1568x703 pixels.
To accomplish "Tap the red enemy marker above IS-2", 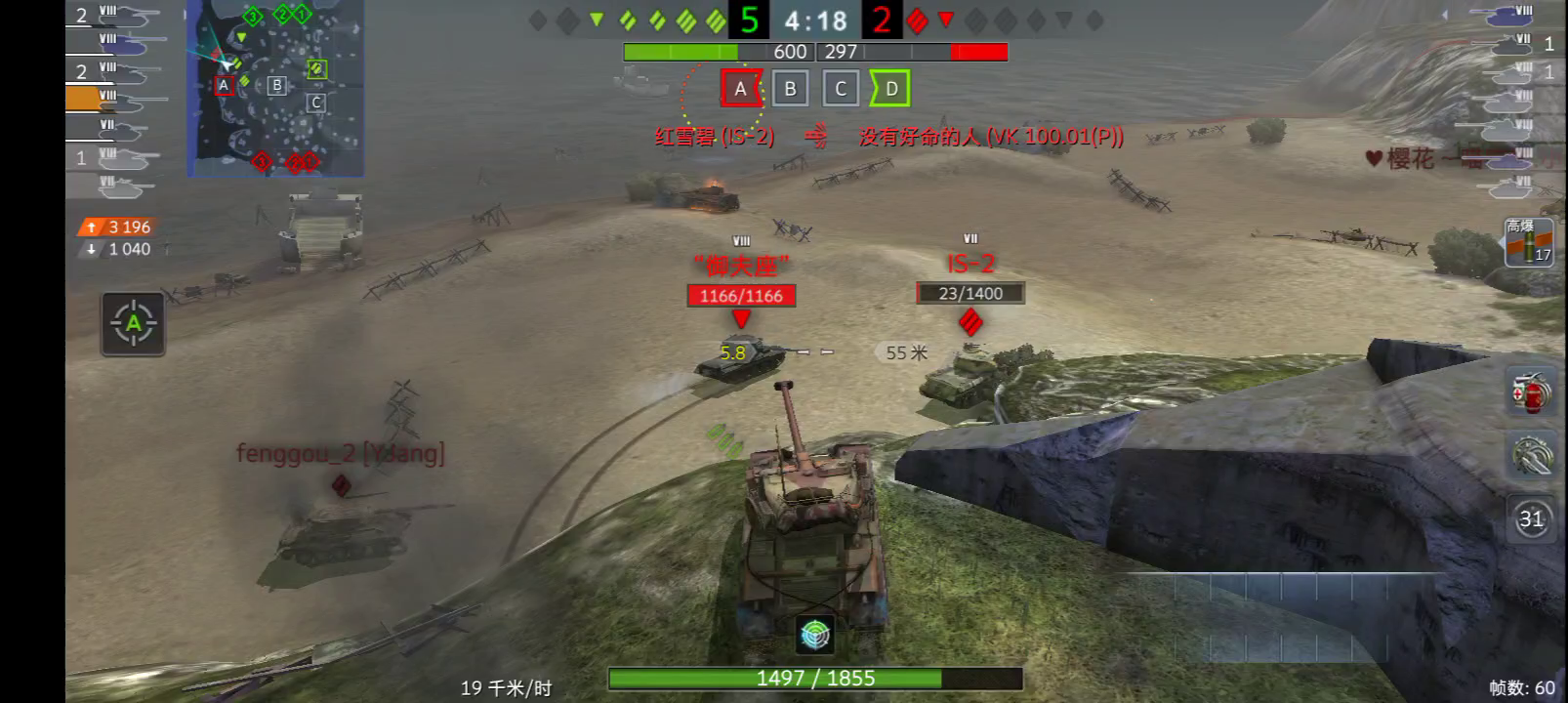I will coord(971,323).
